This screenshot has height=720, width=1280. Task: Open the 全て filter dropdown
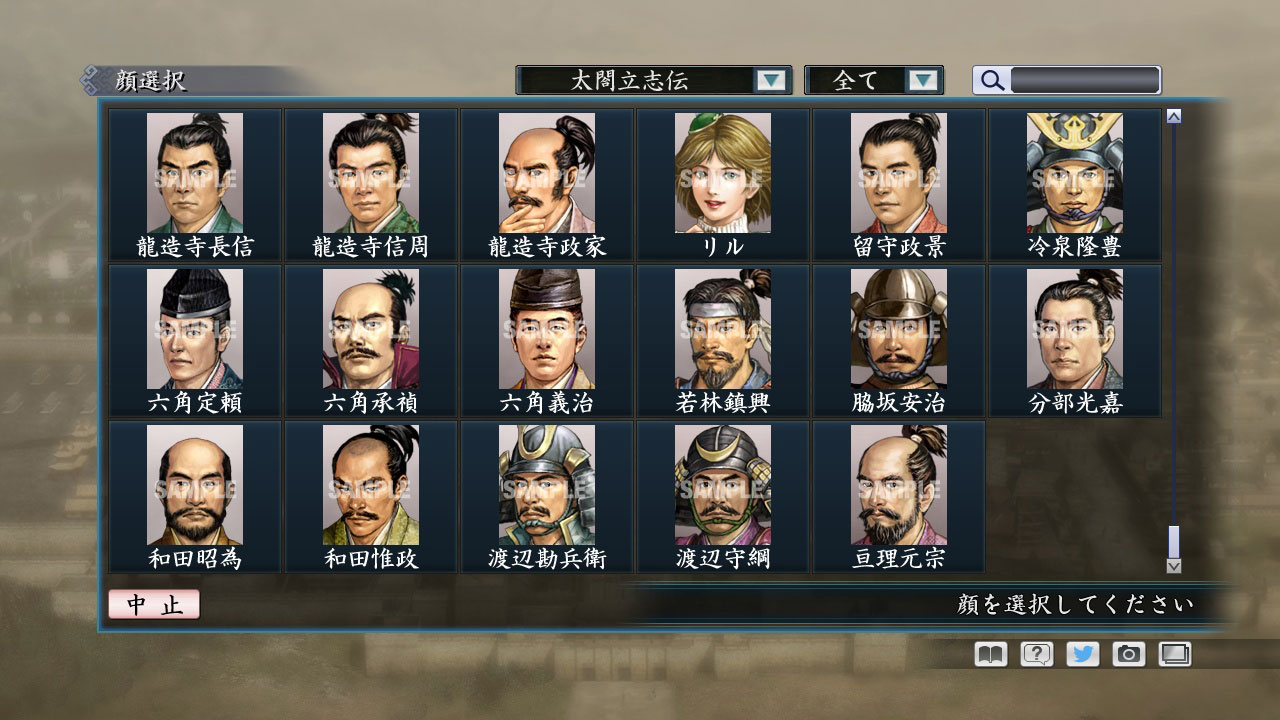pos(862,79)
